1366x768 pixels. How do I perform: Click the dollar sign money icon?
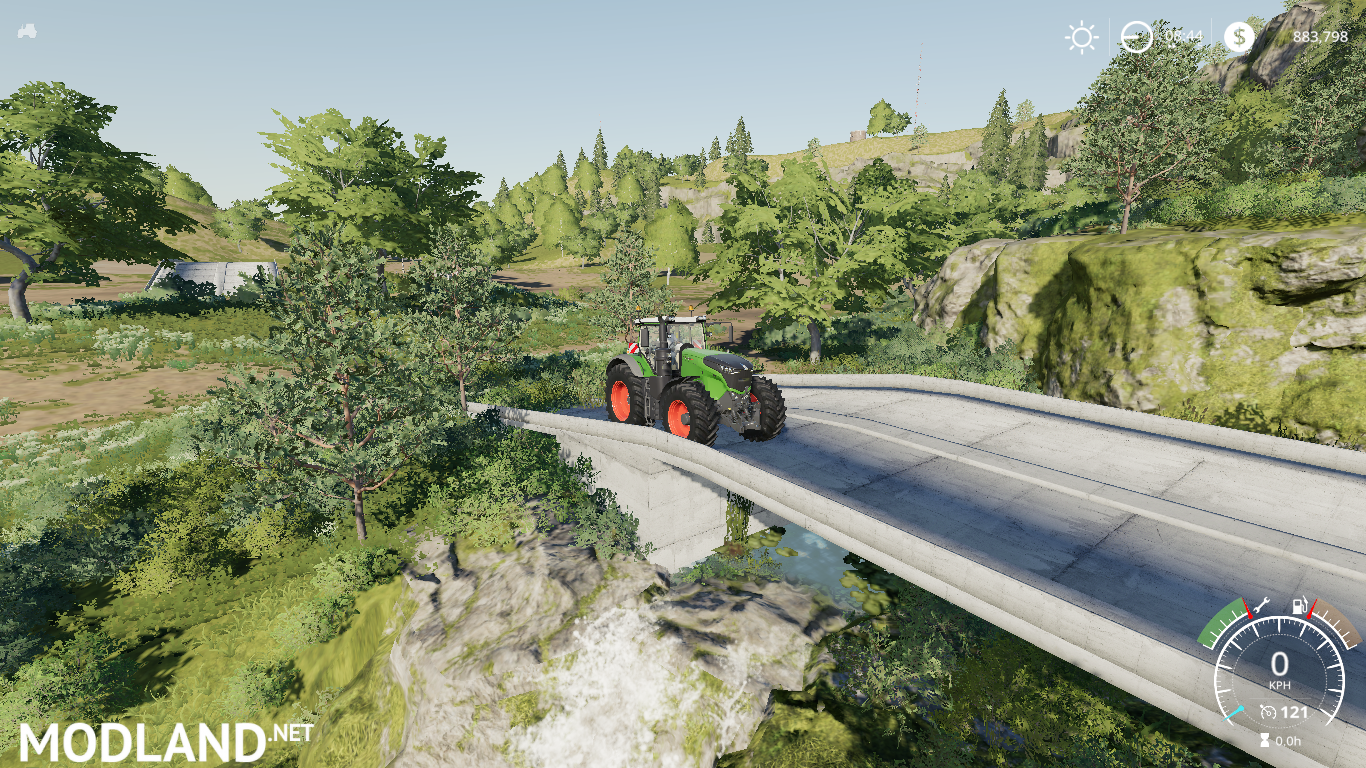pyautogui.click(x=1240, y=37)
